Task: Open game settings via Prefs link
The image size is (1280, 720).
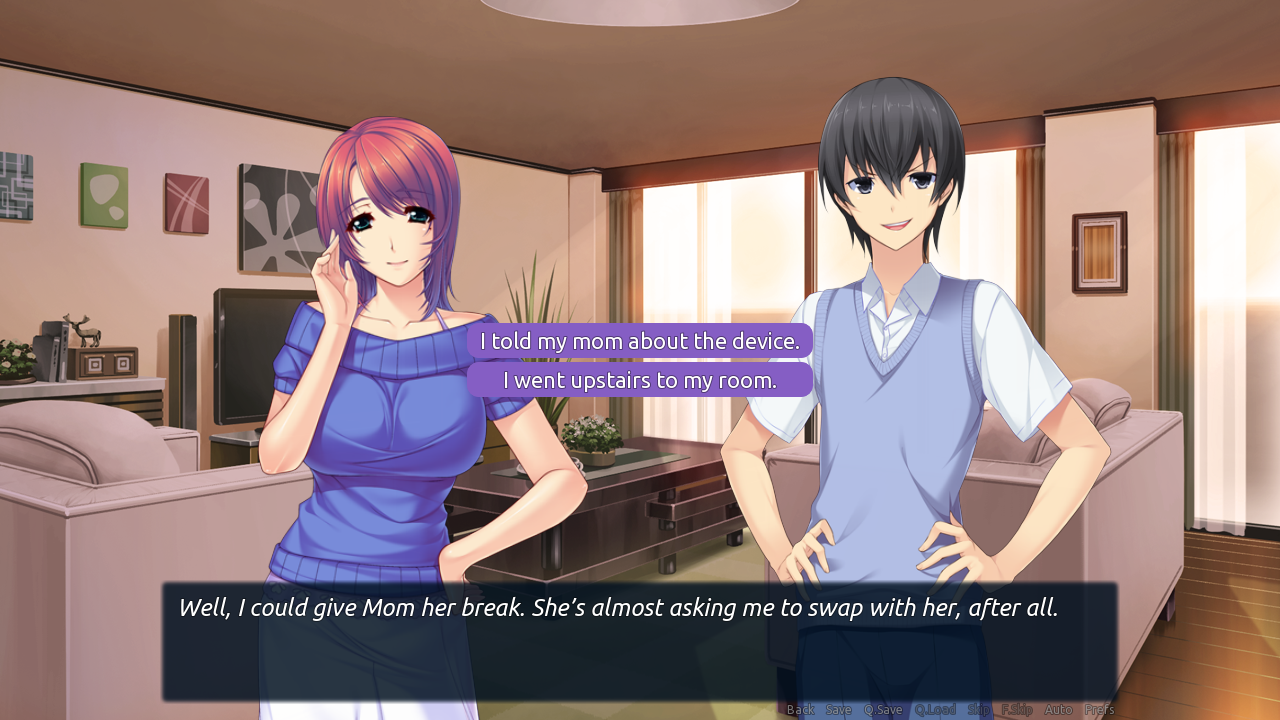Action: [1100, 709]
